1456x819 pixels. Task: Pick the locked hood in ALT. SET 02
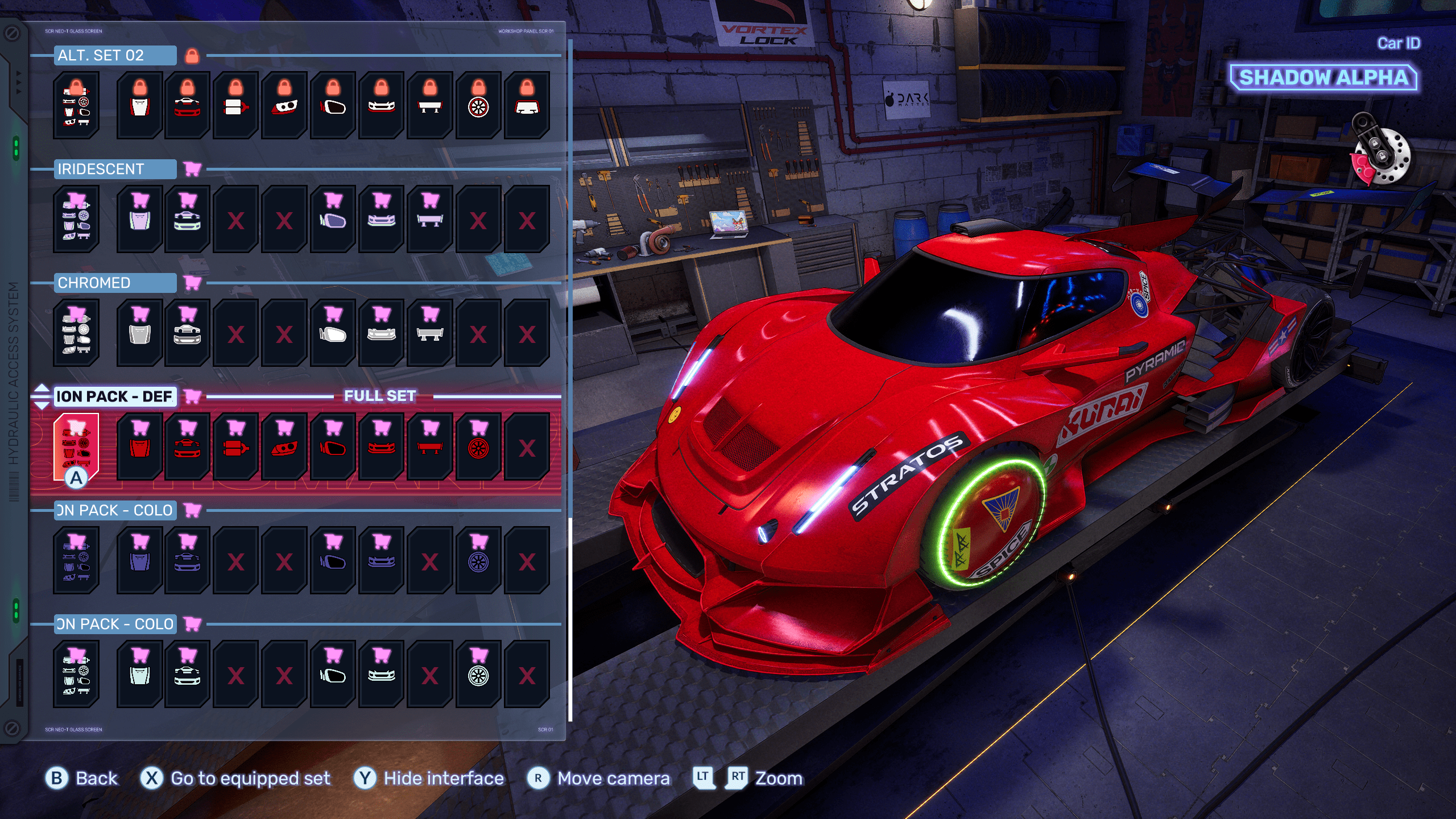point(140,105)
